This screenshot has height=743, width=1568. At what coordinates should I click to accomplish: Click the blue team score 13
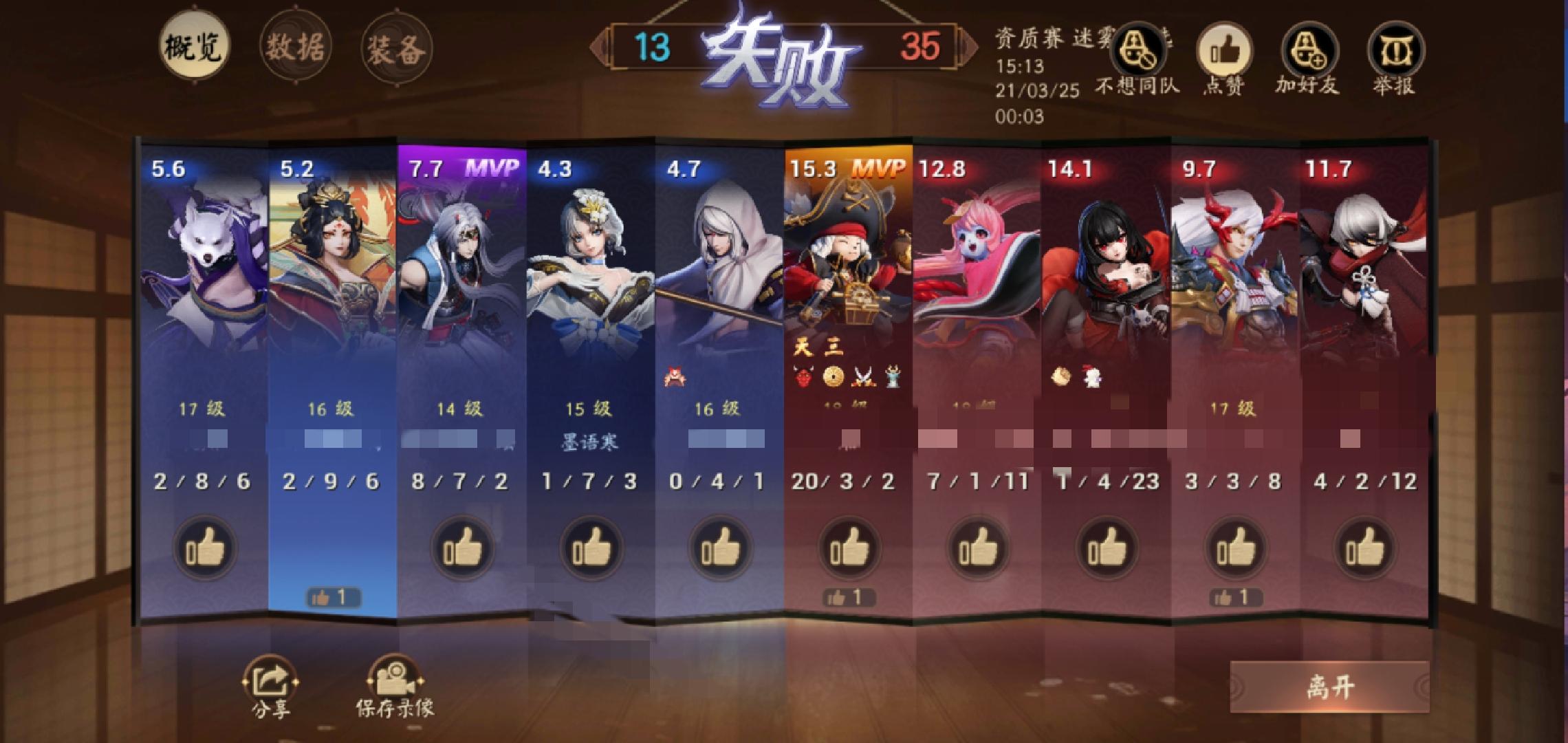[x=655, y=47]
